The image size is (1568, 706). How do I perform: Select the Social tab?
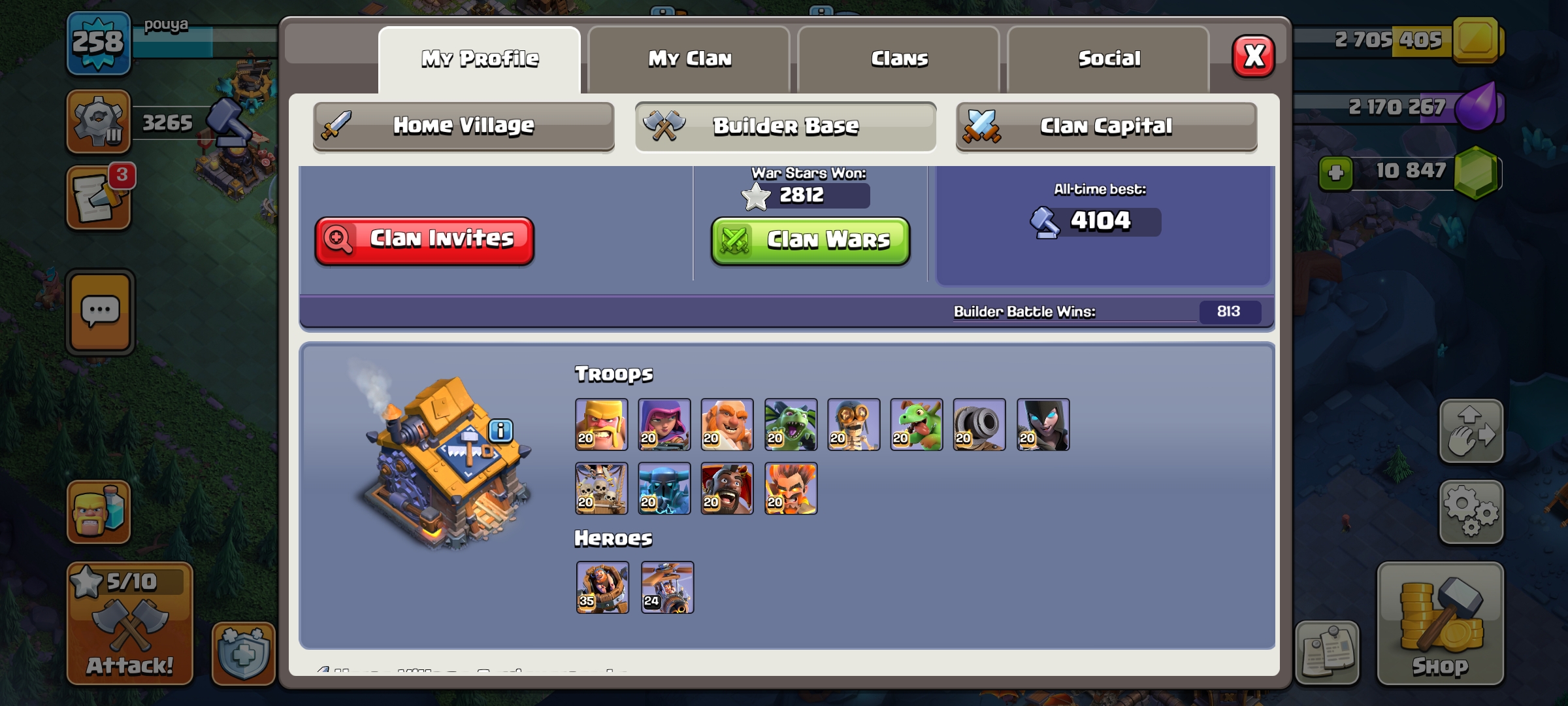pyautogui.click(x=1109, y=59)
